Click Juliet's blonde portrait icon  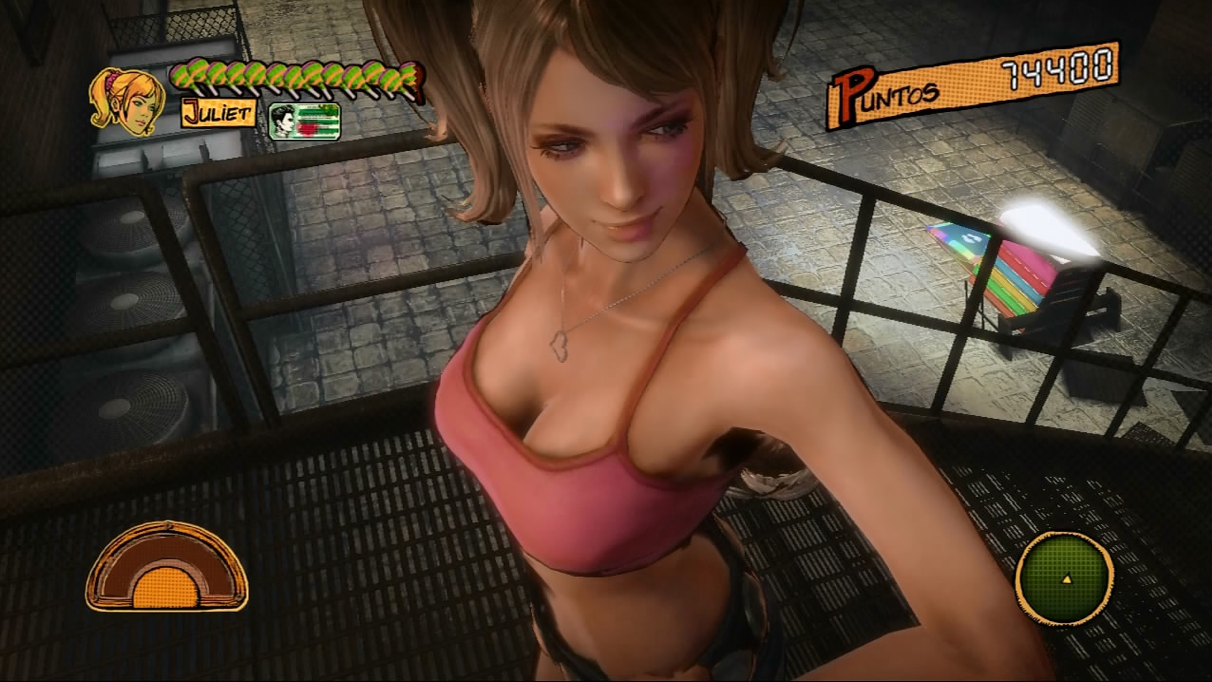click(x=126, y=101)
